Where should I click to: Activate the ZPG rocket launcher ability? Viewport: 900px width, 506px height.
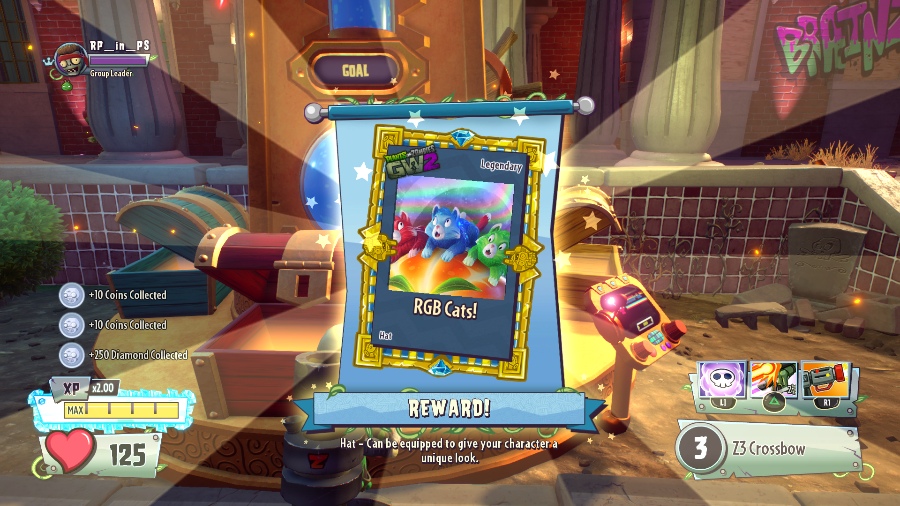pos(825,381)
